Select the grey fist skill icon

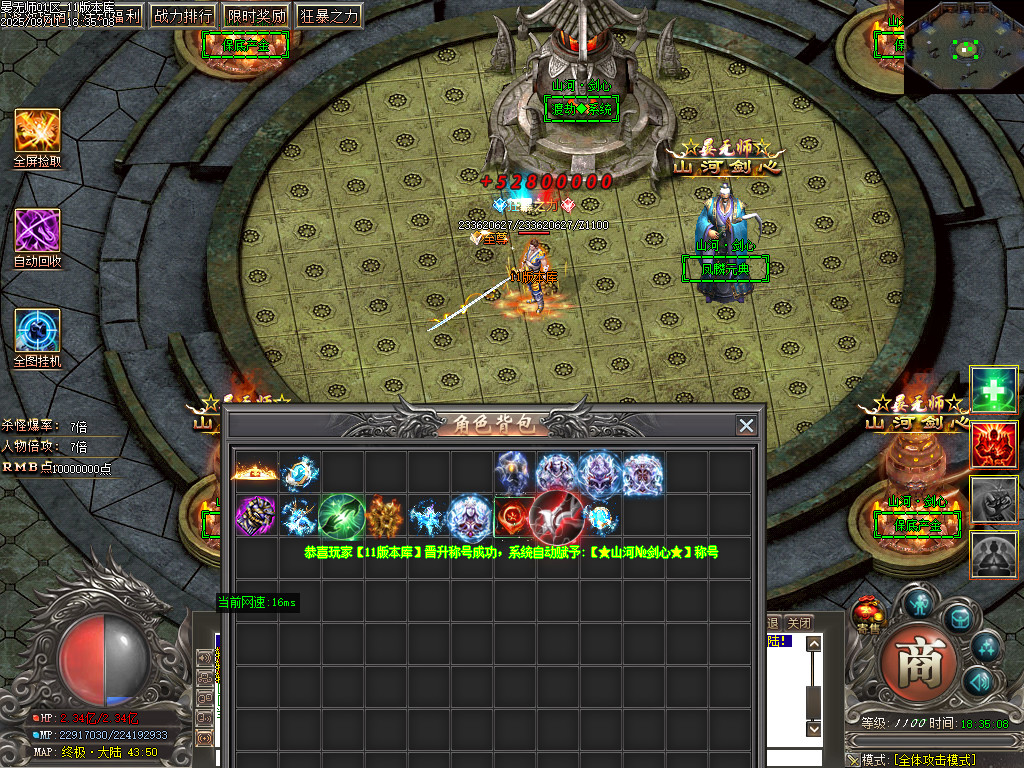pos(993,498)
